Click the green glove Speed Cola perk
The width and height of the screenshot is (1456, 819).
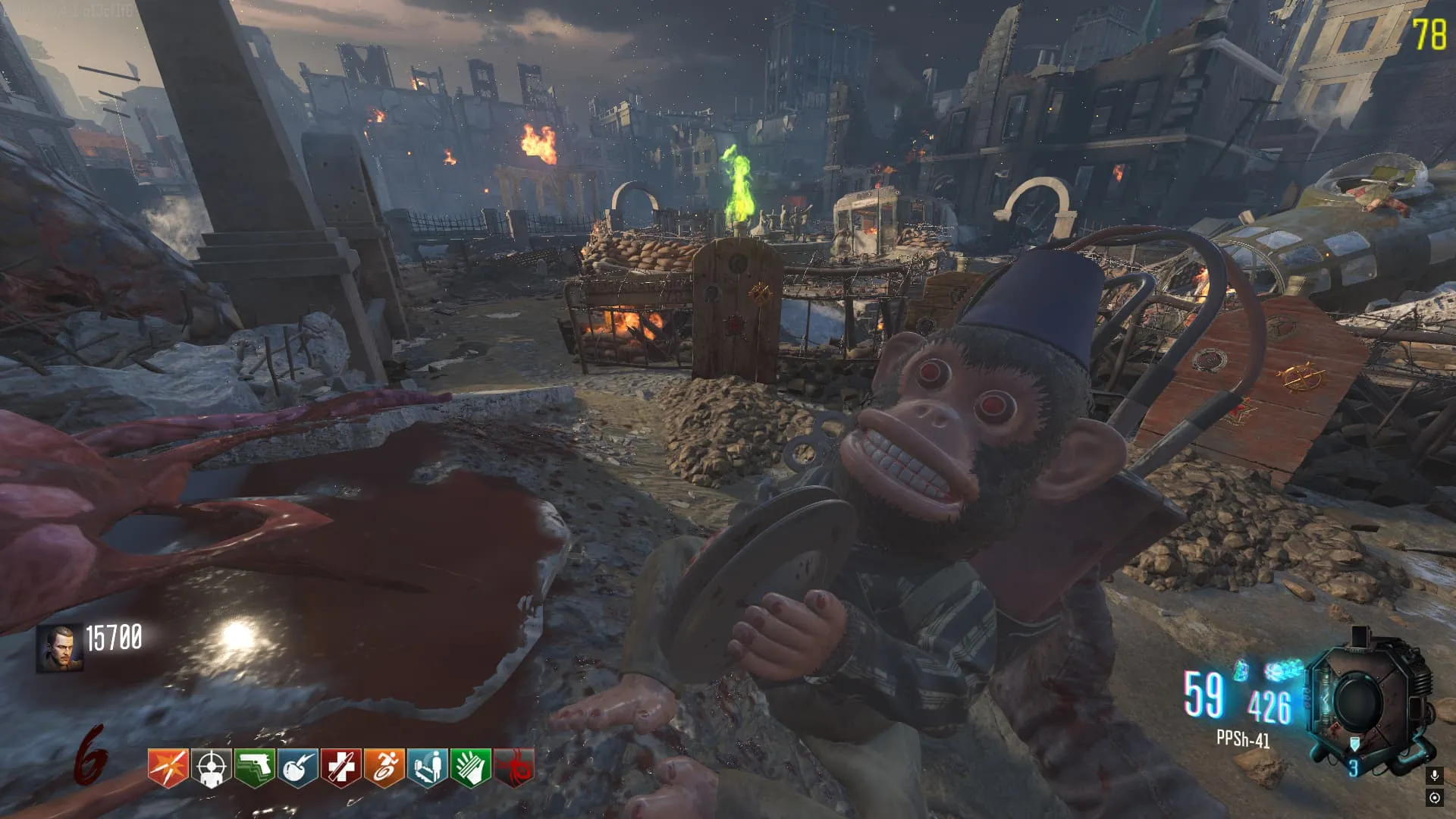point(471,768)
